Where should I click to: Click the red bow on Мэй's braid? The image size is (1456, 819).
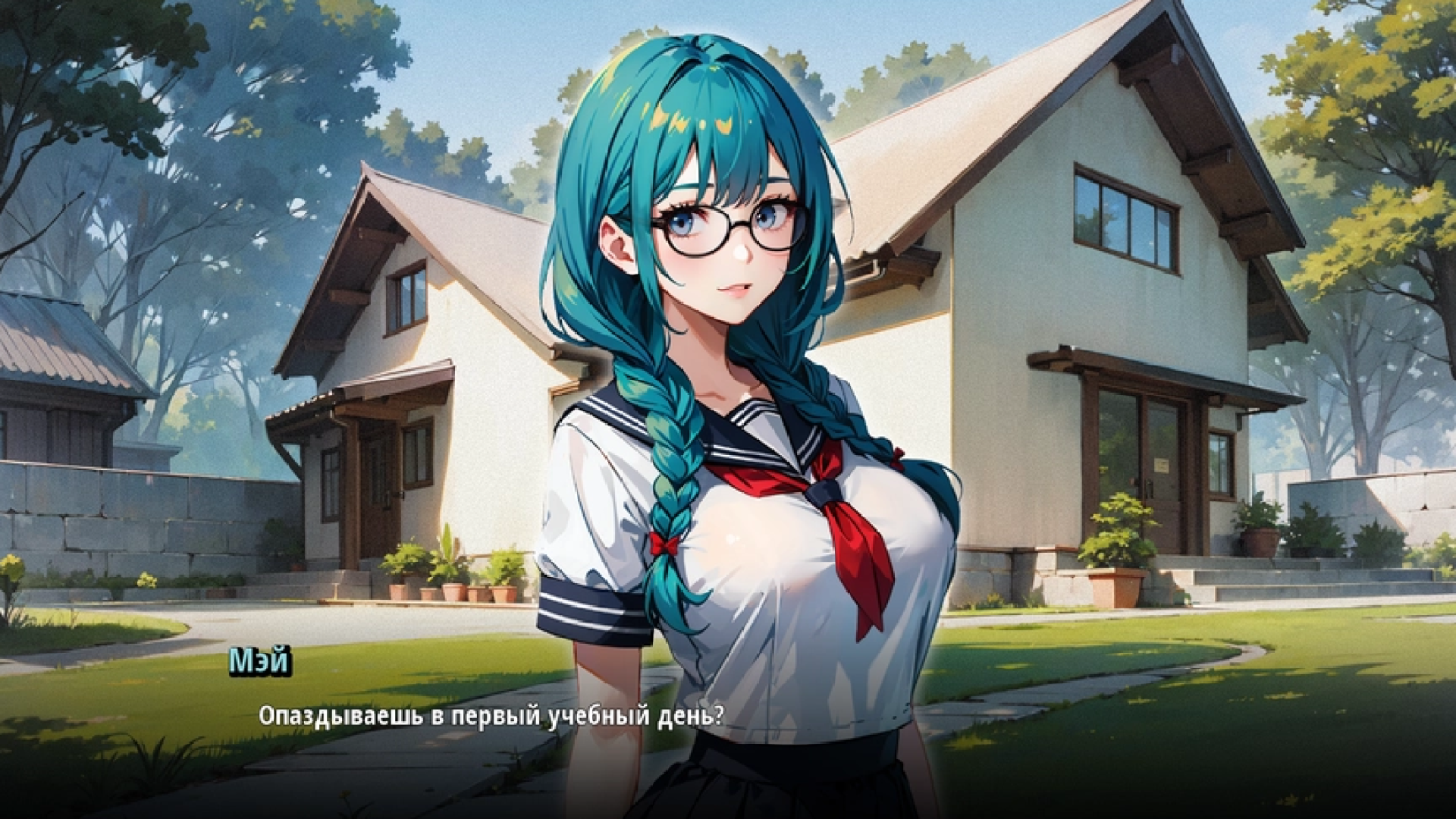point(665,542)
